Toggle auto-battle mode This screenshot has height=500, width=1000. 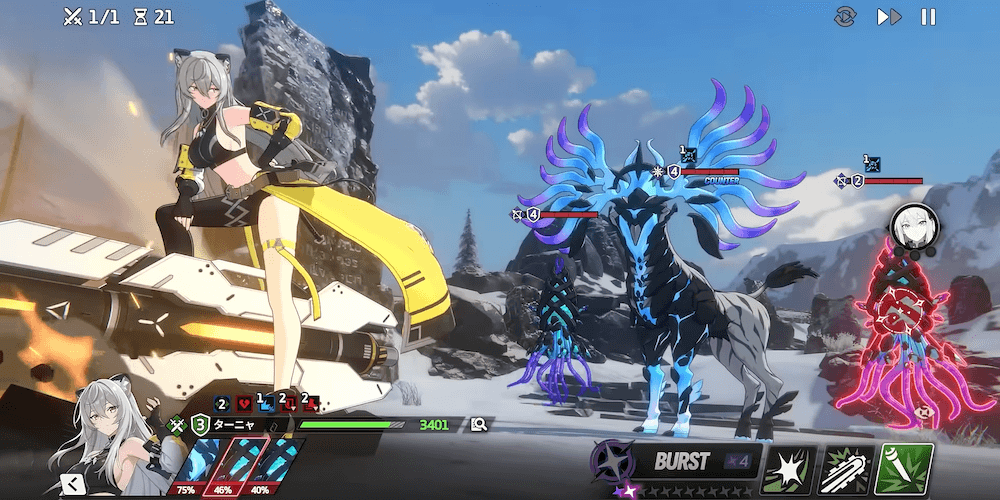[x=846, y=17]
